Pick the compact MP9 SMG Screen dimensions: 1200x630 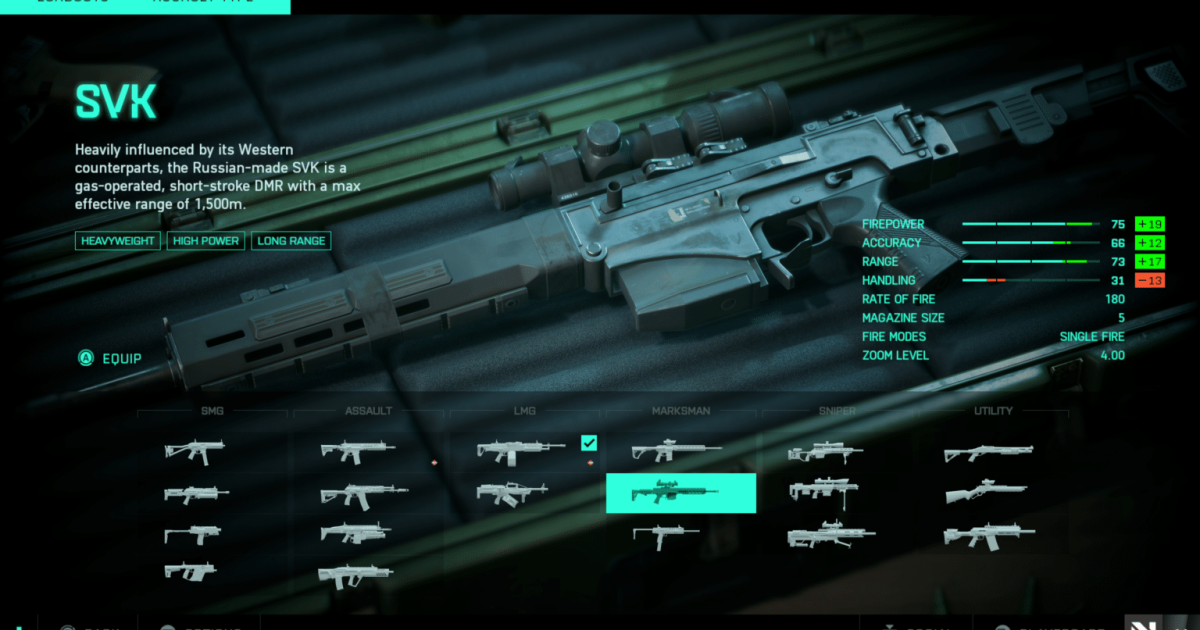point(192,534)
